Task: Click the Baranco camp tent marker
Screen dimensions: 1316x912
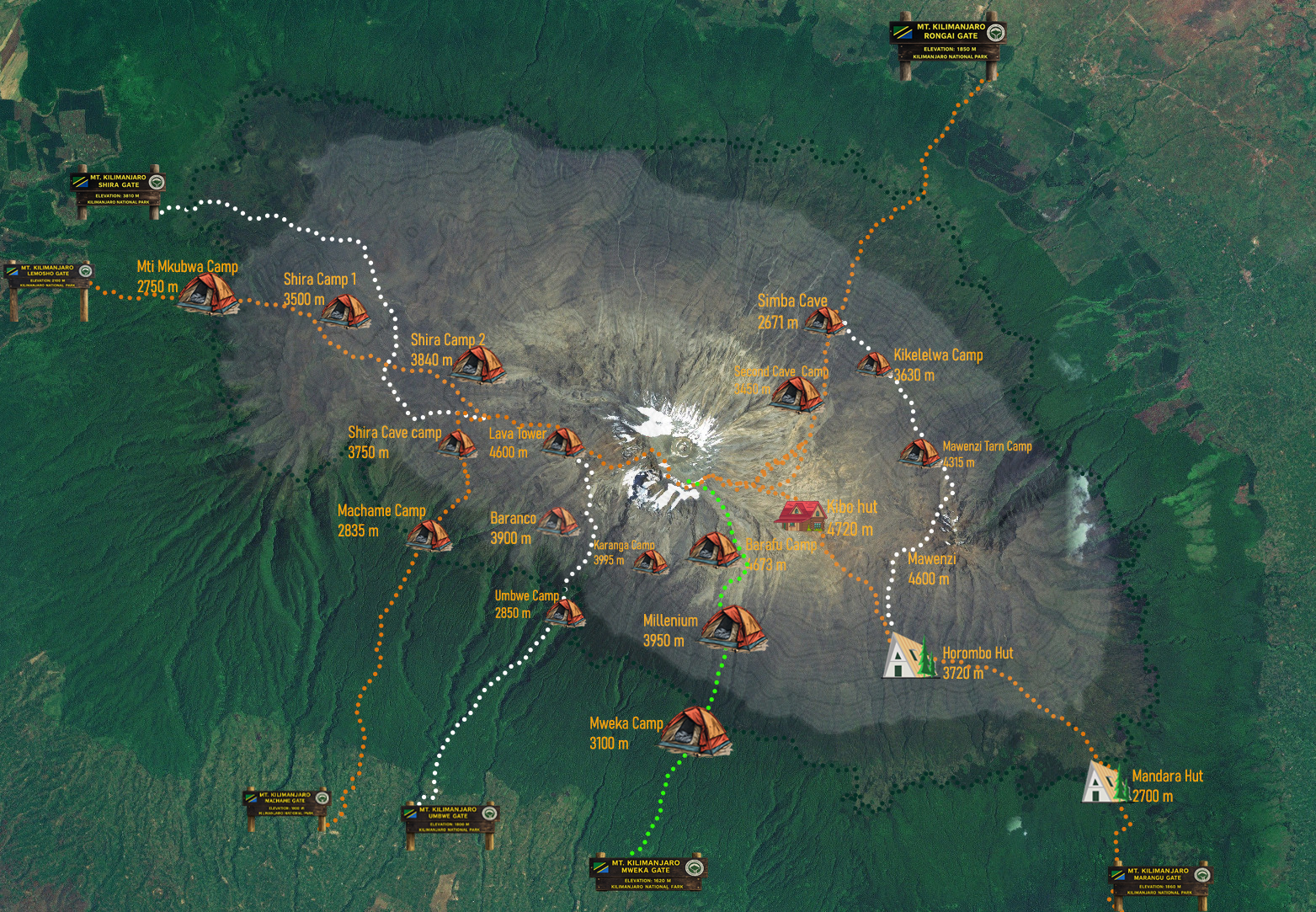Action: tap(559, 521)
